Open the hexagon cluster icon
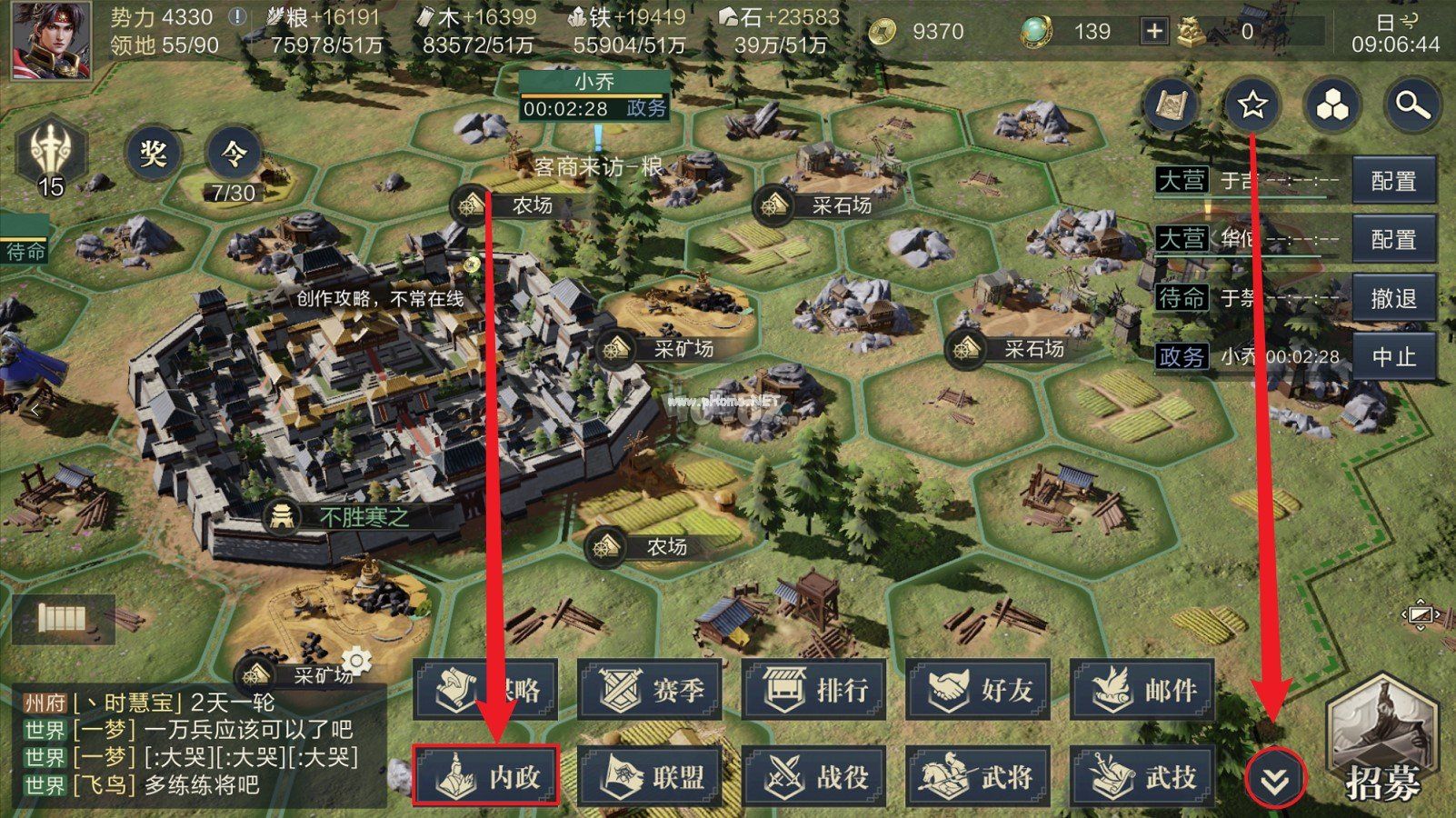1456x818 pixels. click(1332, 105)
